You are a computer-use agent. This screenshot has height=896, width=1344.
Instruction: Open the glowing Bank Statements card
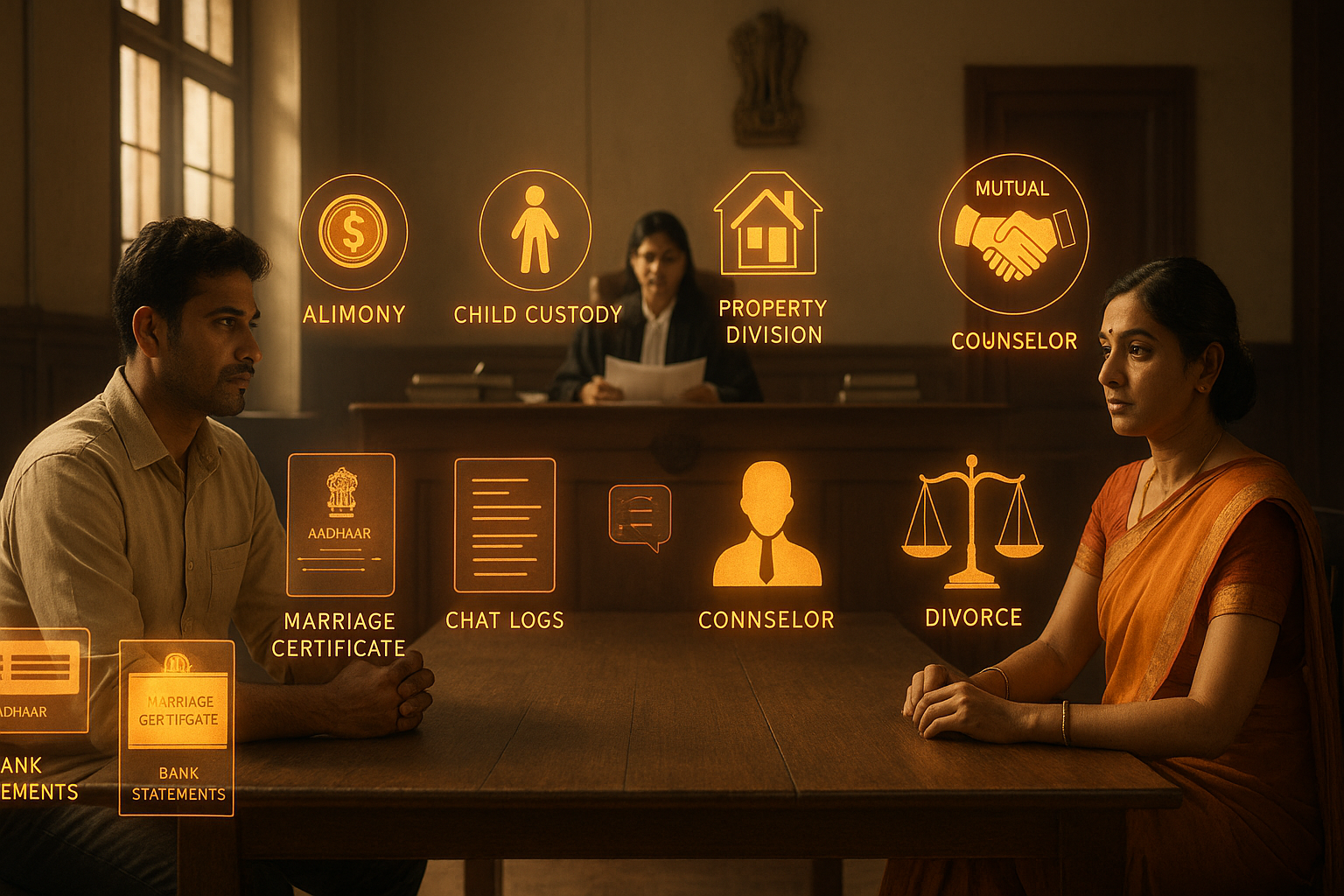pyautogui.click(x=177, y=727)
